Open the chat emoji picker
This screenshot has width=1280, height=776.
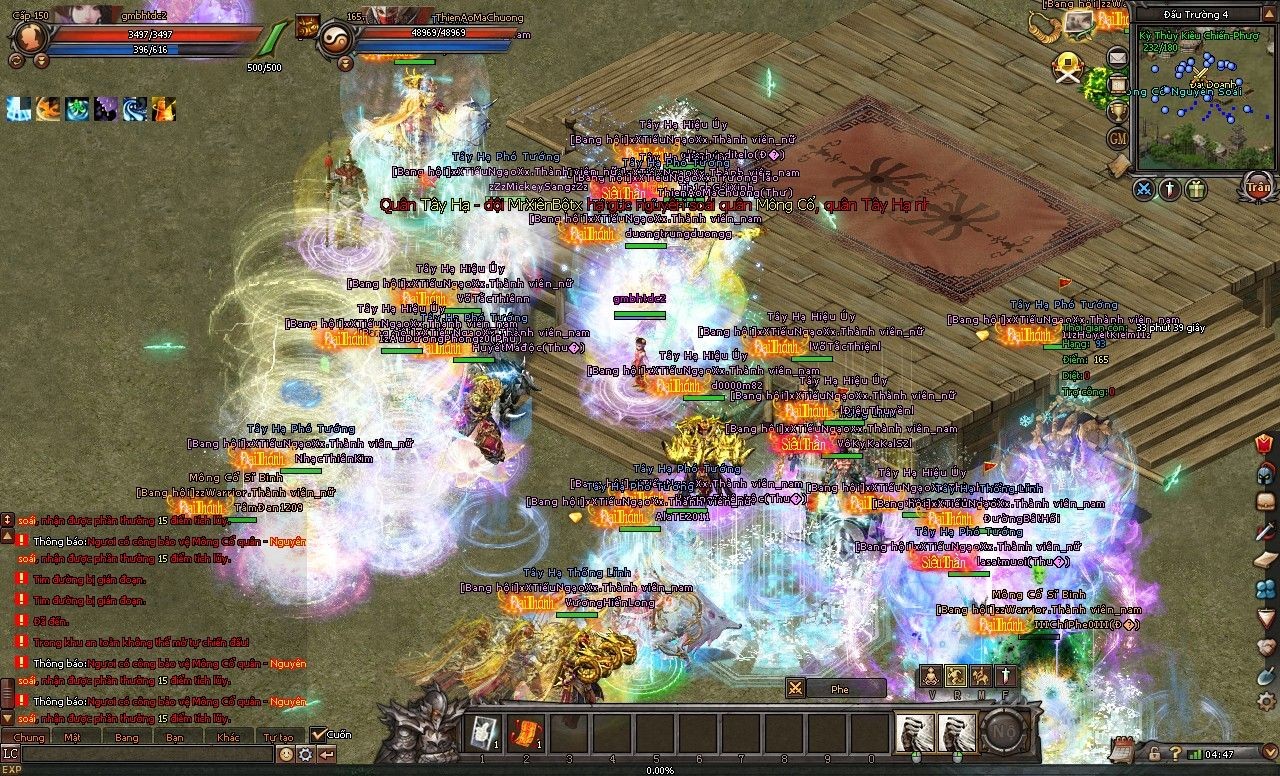286,754
